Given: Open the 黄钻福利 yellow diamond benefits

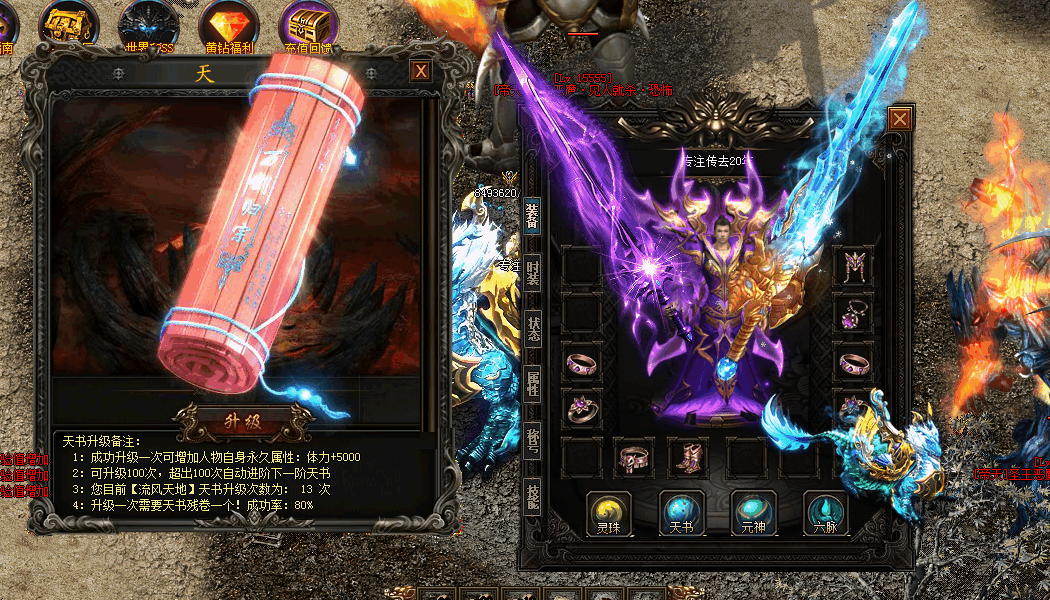Looking at the screenshot, I should 229,25.
